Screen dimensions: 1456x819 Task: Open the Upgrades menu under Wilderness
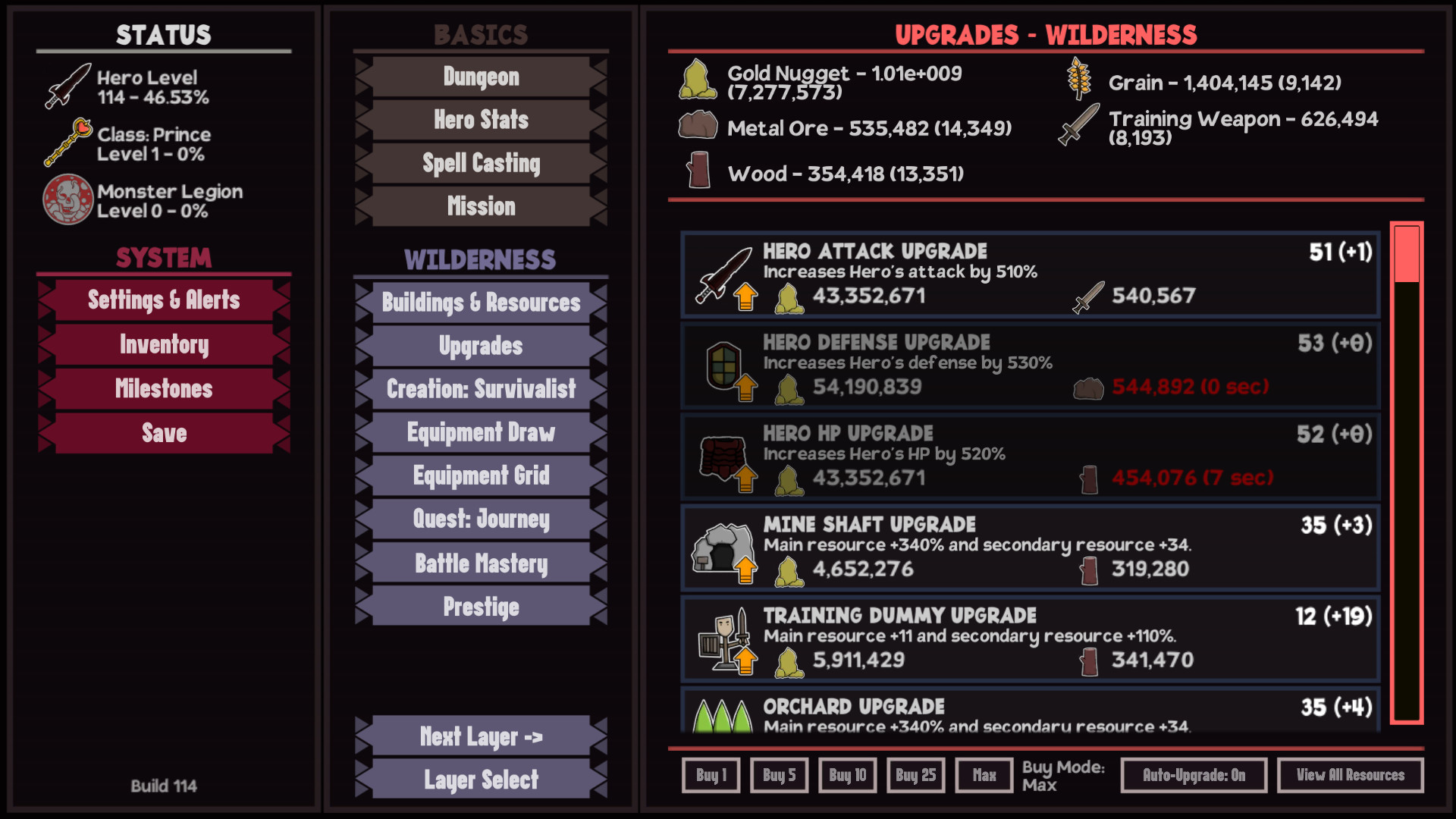pos(479,346)
